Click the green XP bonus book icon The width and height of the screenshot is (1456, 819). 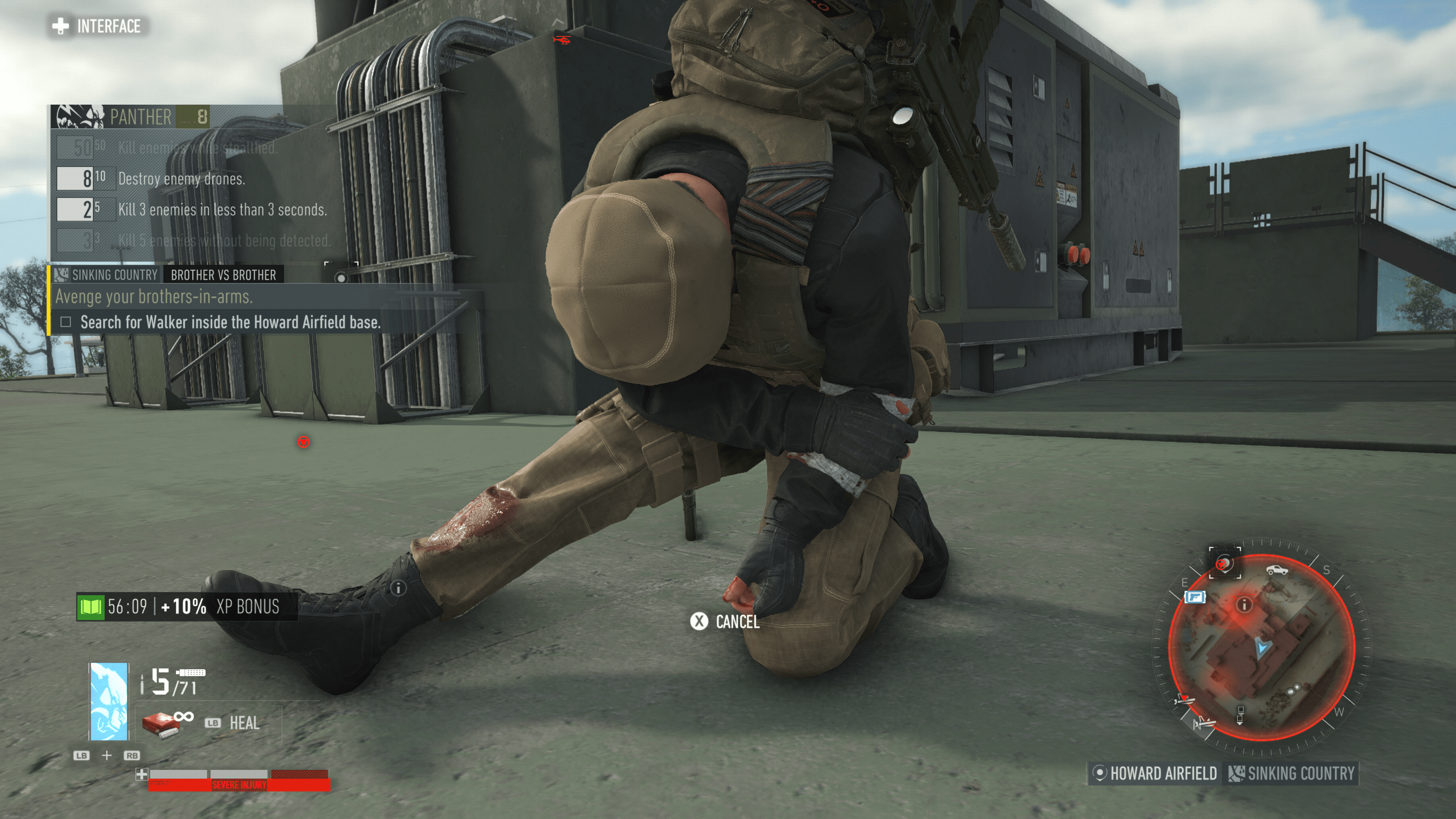click(x=91, y=607)
